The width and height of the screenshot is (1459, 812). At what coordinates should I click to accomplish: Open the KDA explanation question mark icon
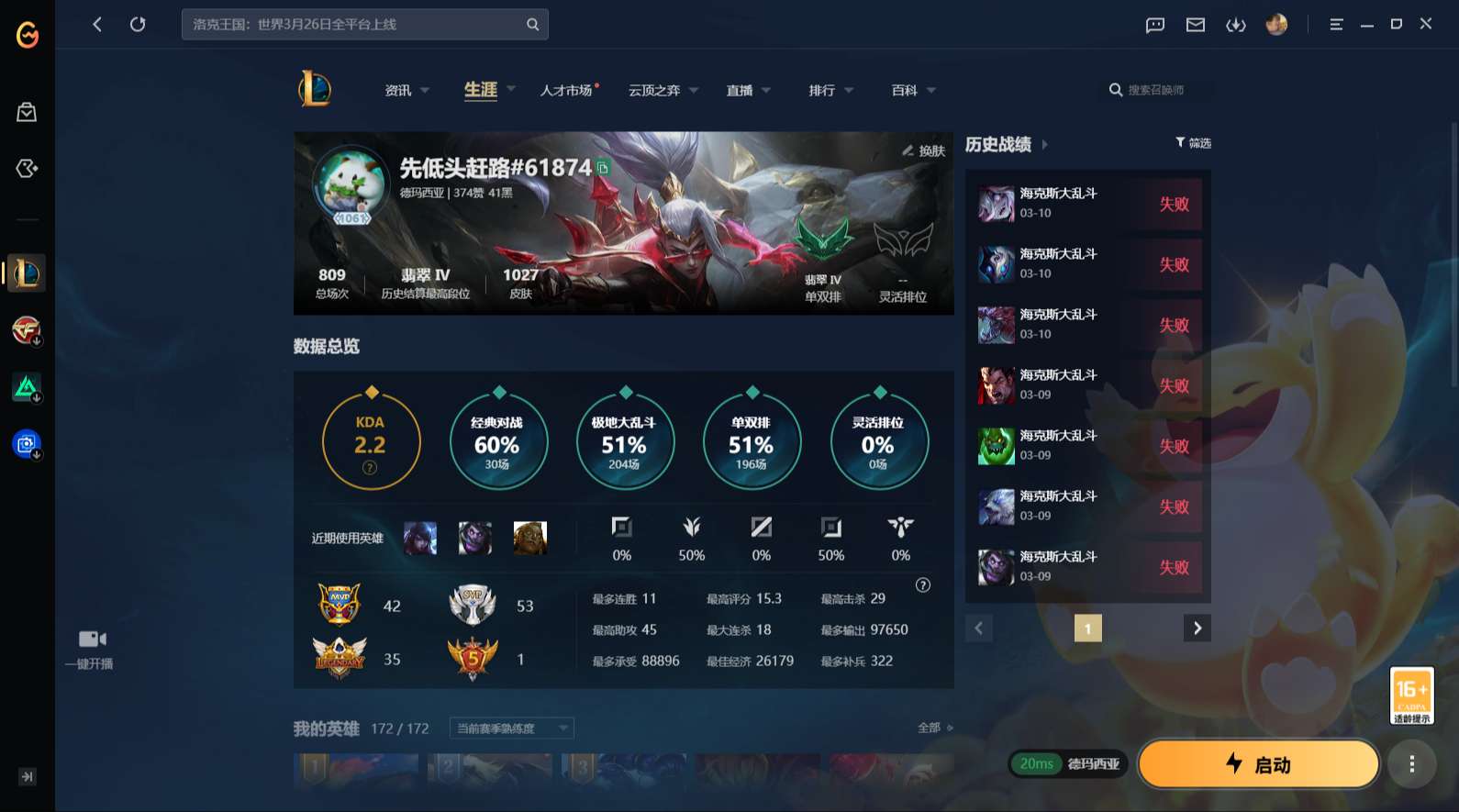point(370,468)
